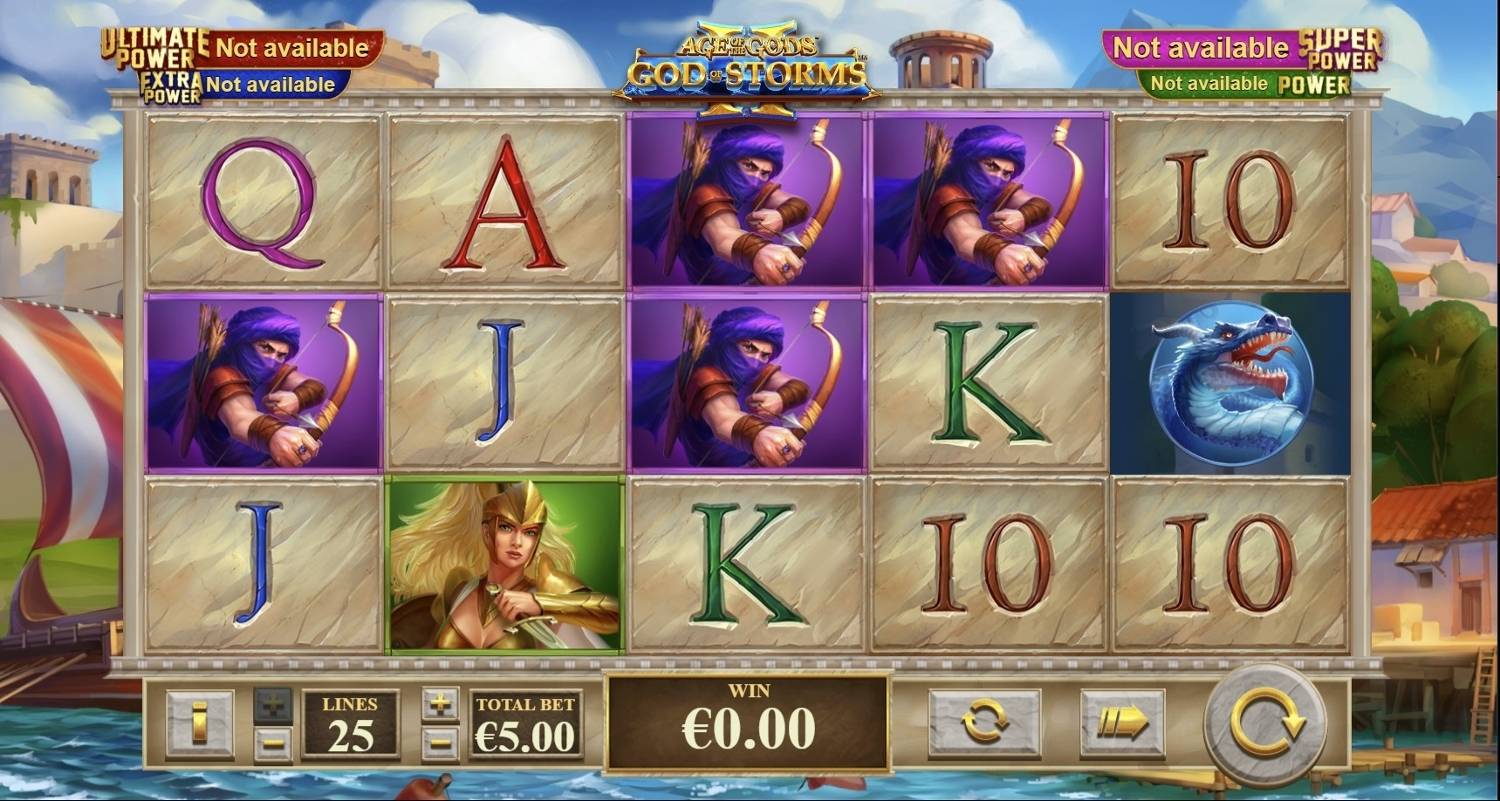
Task: Open the info paytable button
Action: [x=199, y=723]
